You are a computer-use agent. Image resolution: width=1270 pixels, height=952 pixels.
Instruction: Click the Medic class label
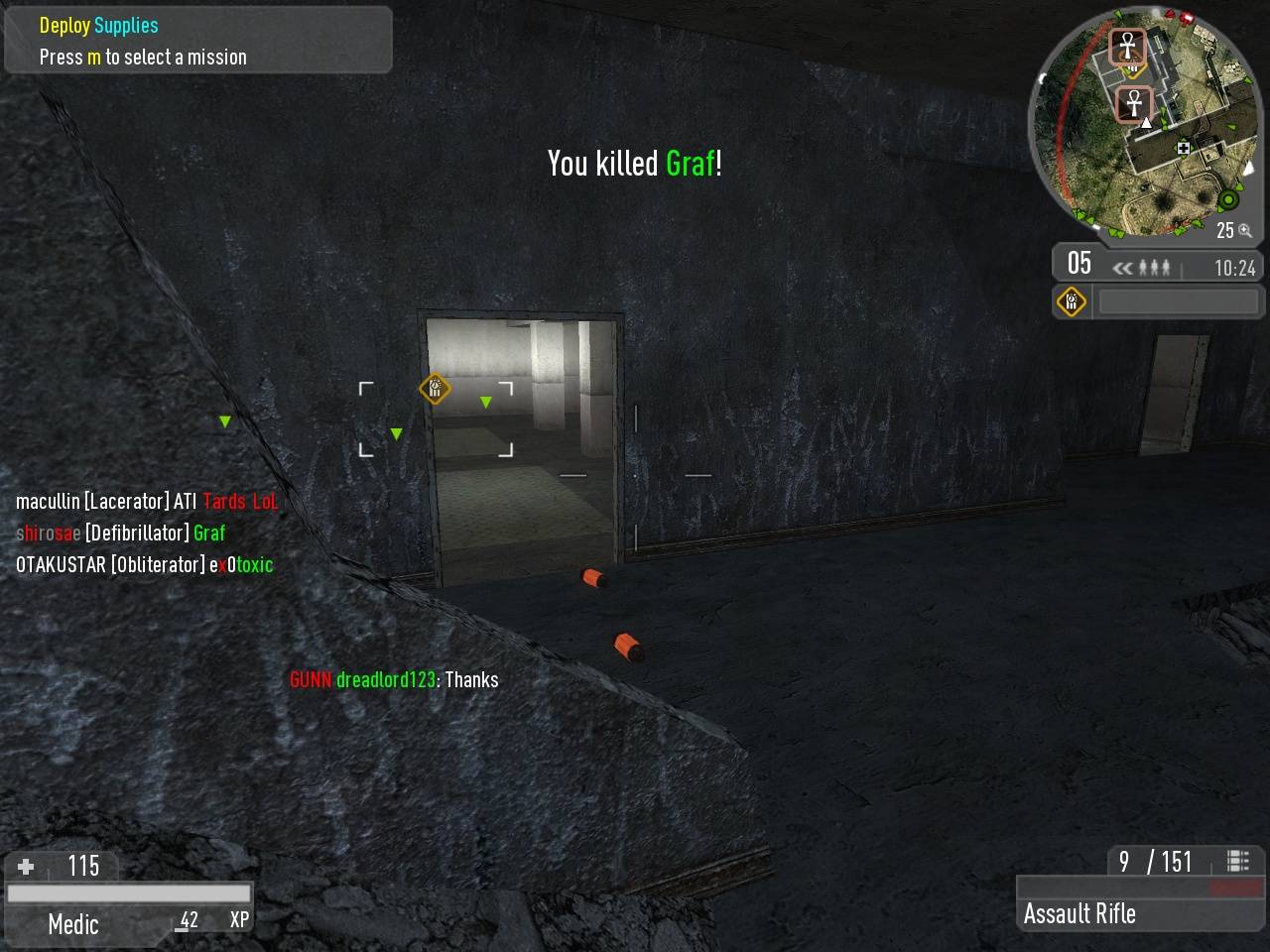(x=73, y=924)
